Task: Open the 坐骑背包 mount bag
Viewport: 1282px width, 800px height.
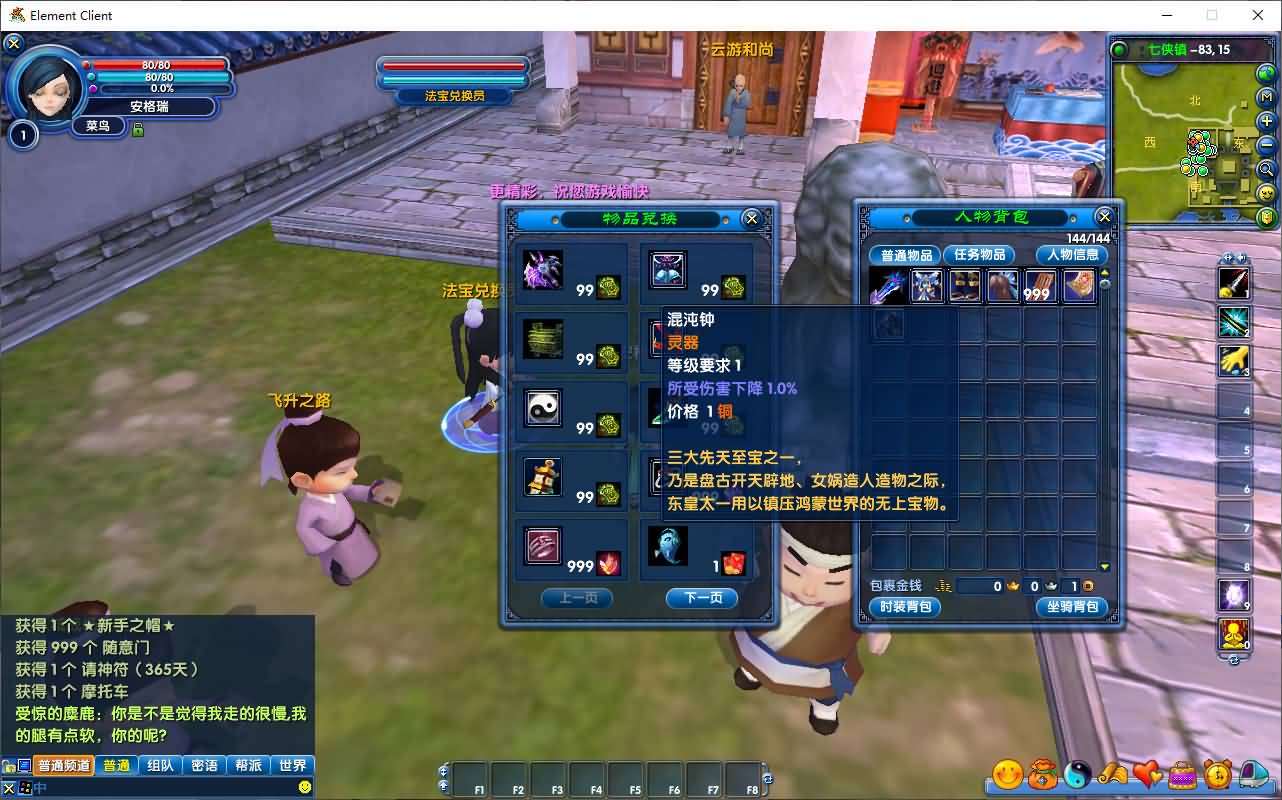Action: 1072,607
